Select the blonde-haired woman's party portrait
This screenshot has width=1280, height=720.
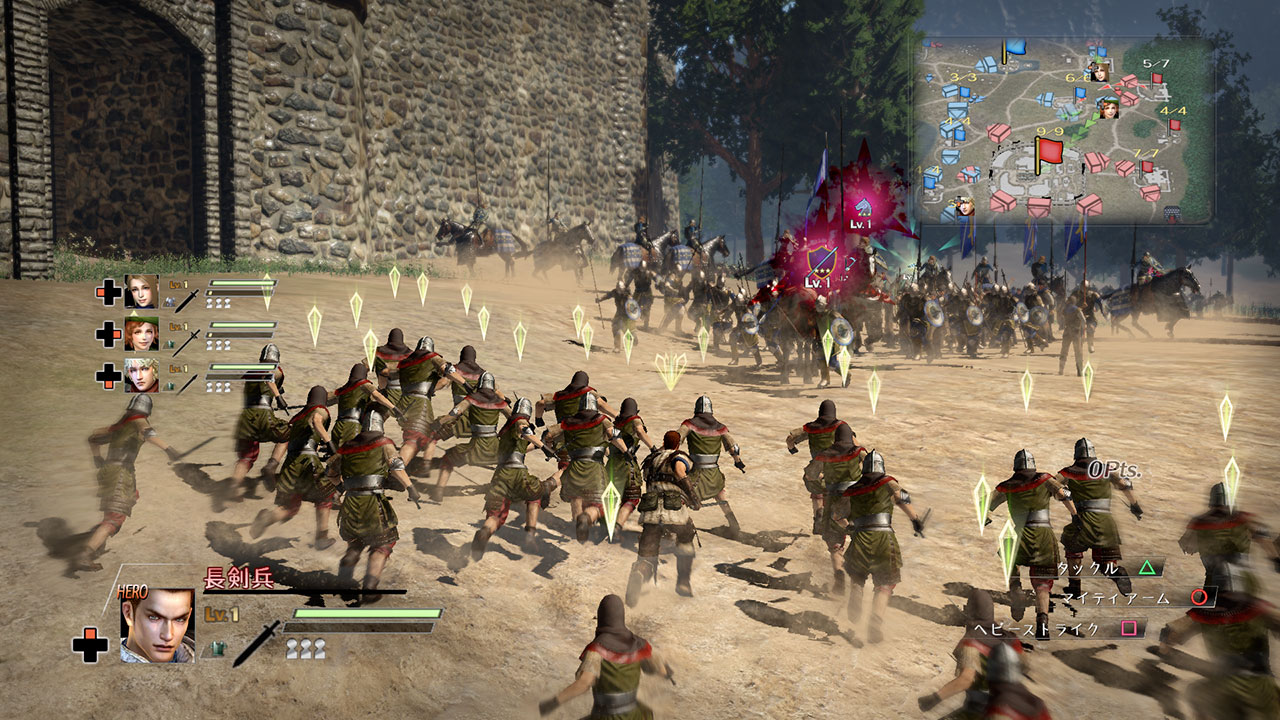[141, 291]
